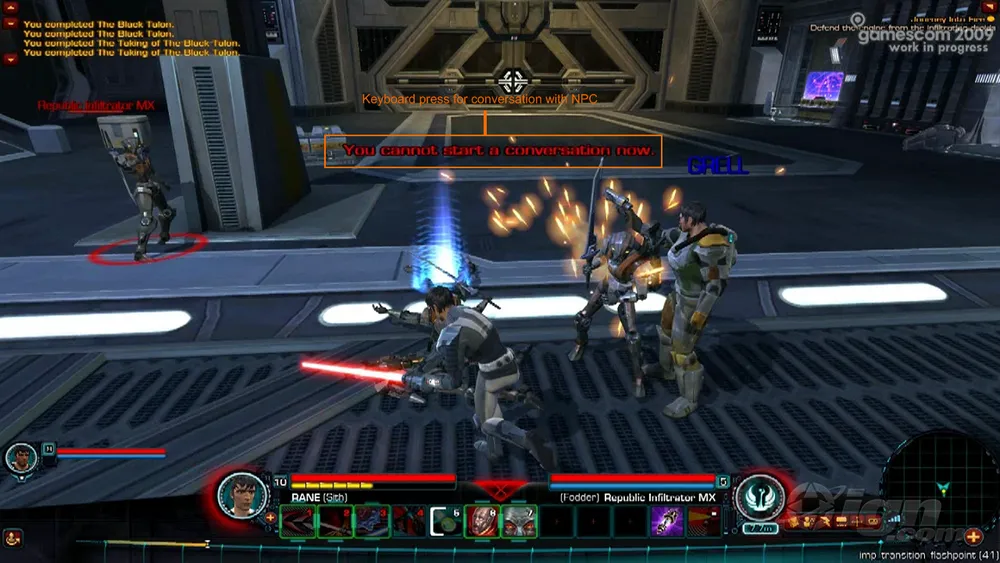Click Rane's player portrait

pos(241,493)
